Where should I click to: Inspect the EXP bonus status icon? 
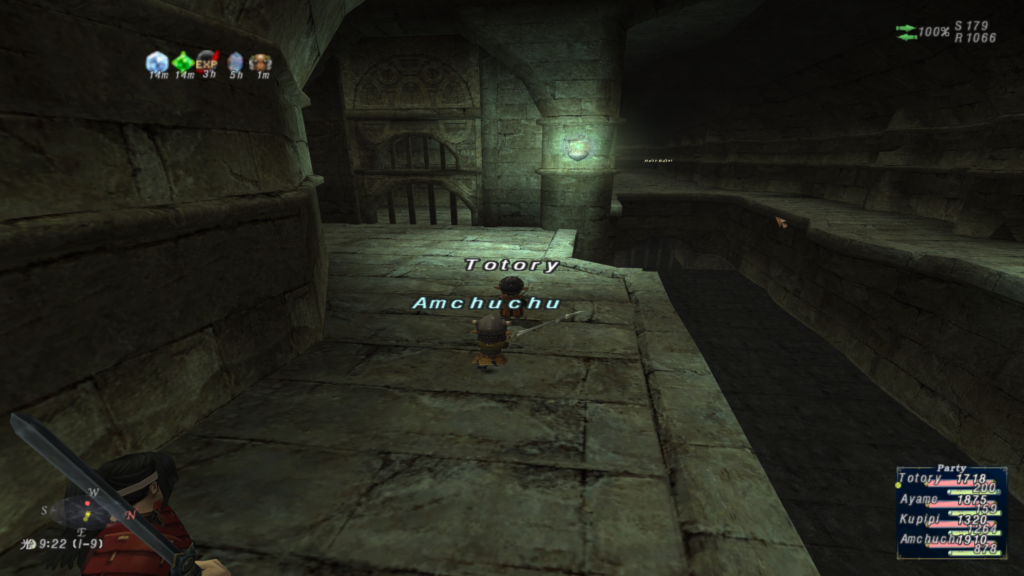pyautogui.click(x=208, y=62)
